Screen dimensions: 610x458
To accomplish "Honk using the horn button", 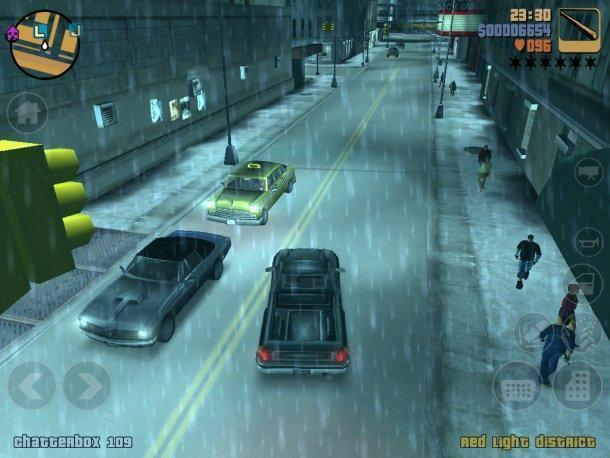I will pyautogui.click(x=589, y=242).
